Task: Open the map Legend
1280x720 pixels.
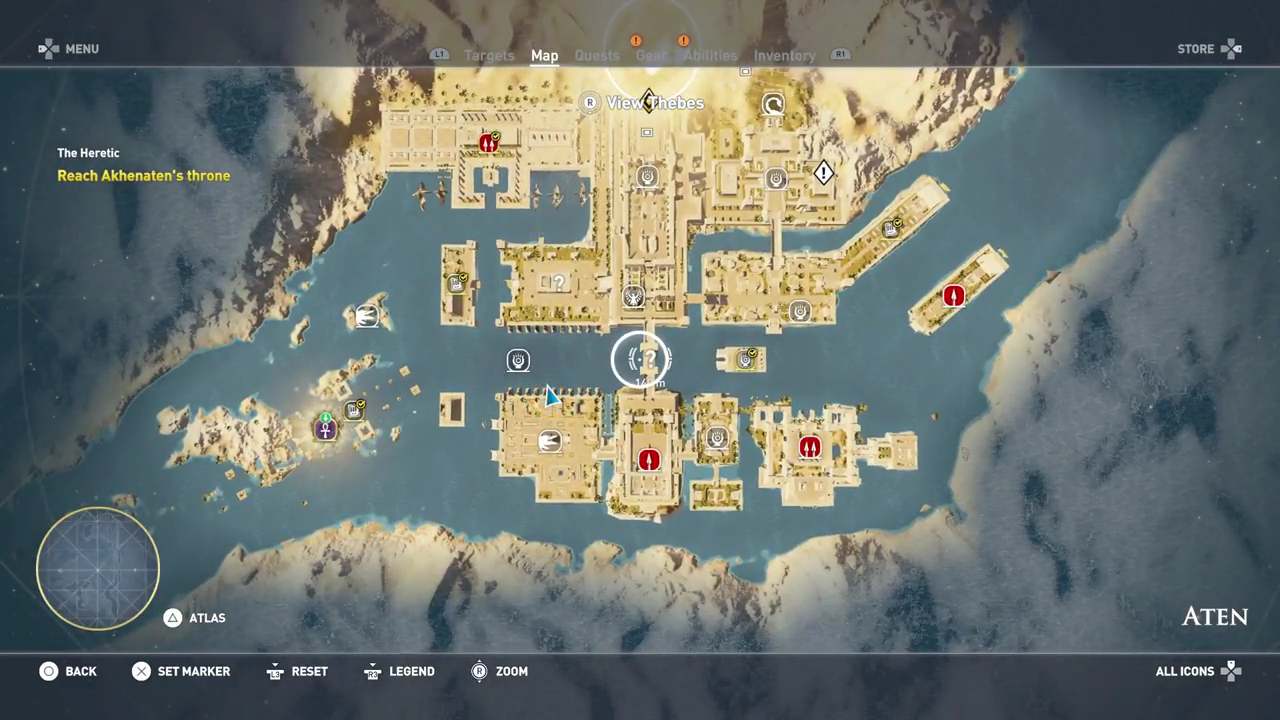Action: [x=399, y=671]
